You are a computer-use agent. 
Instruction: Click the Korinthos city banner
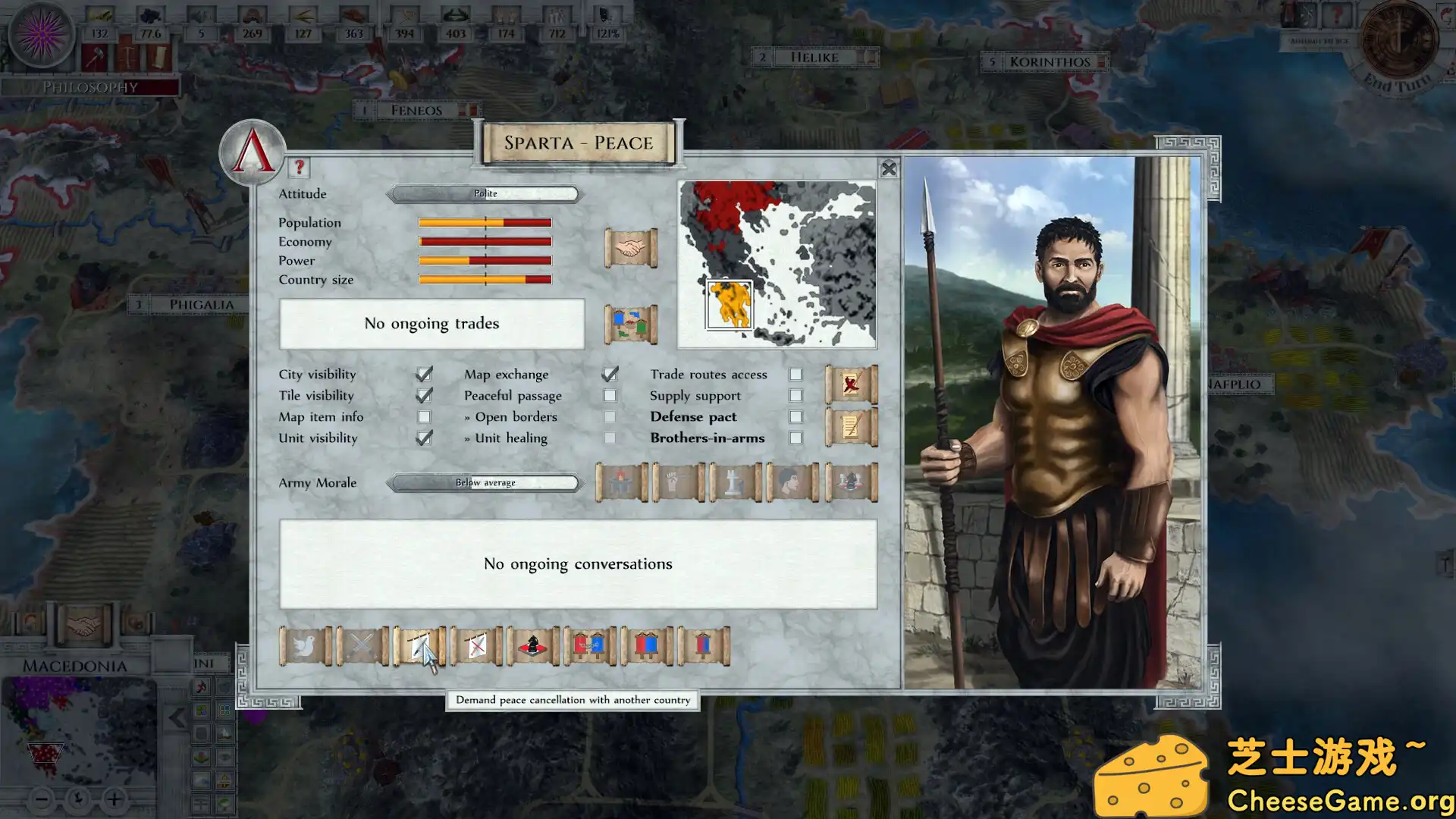[1046, 61]
